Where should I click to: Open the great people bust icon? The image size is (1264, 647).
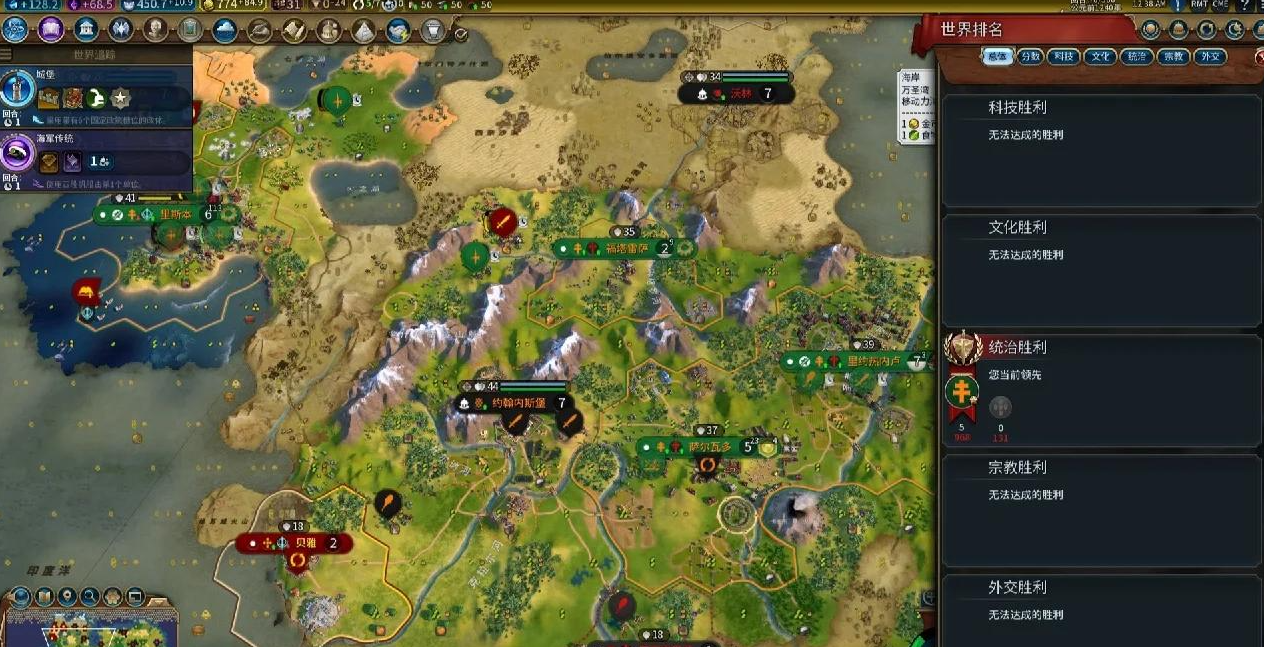[155, 29]
